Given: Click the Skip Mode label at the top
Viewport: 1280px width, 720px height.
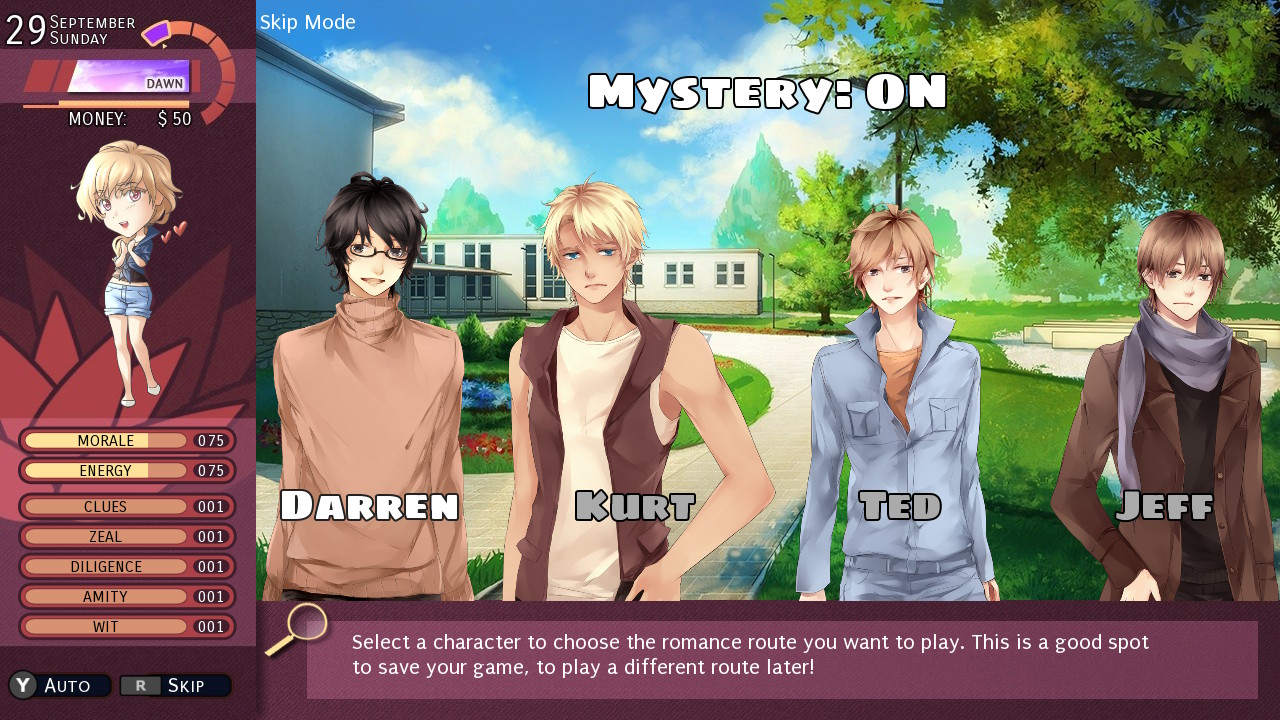Looking at the screenshot, I should point(309,22).
